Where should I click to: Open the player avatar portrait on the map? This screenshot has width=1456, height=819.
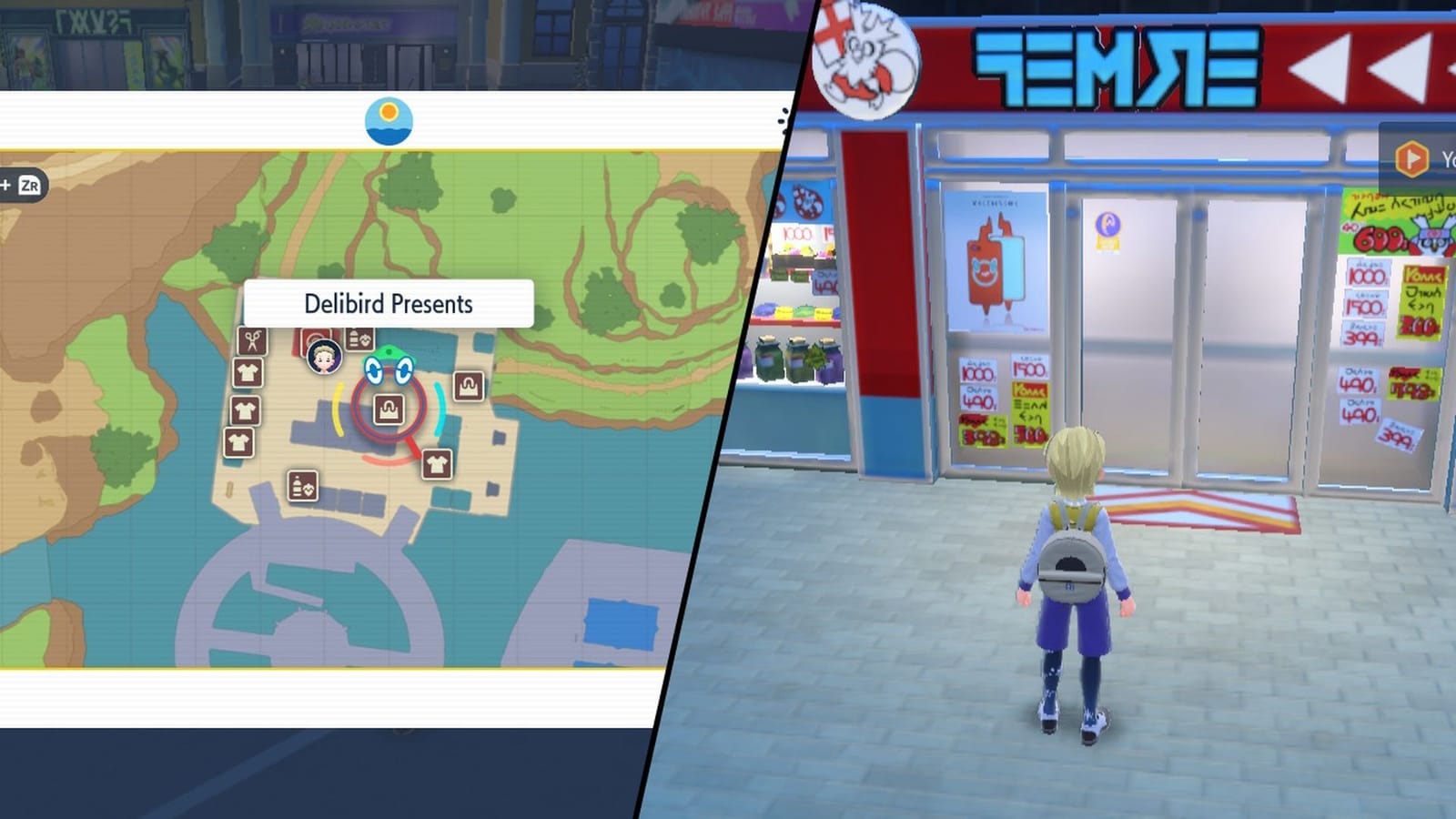pos(325,357)
